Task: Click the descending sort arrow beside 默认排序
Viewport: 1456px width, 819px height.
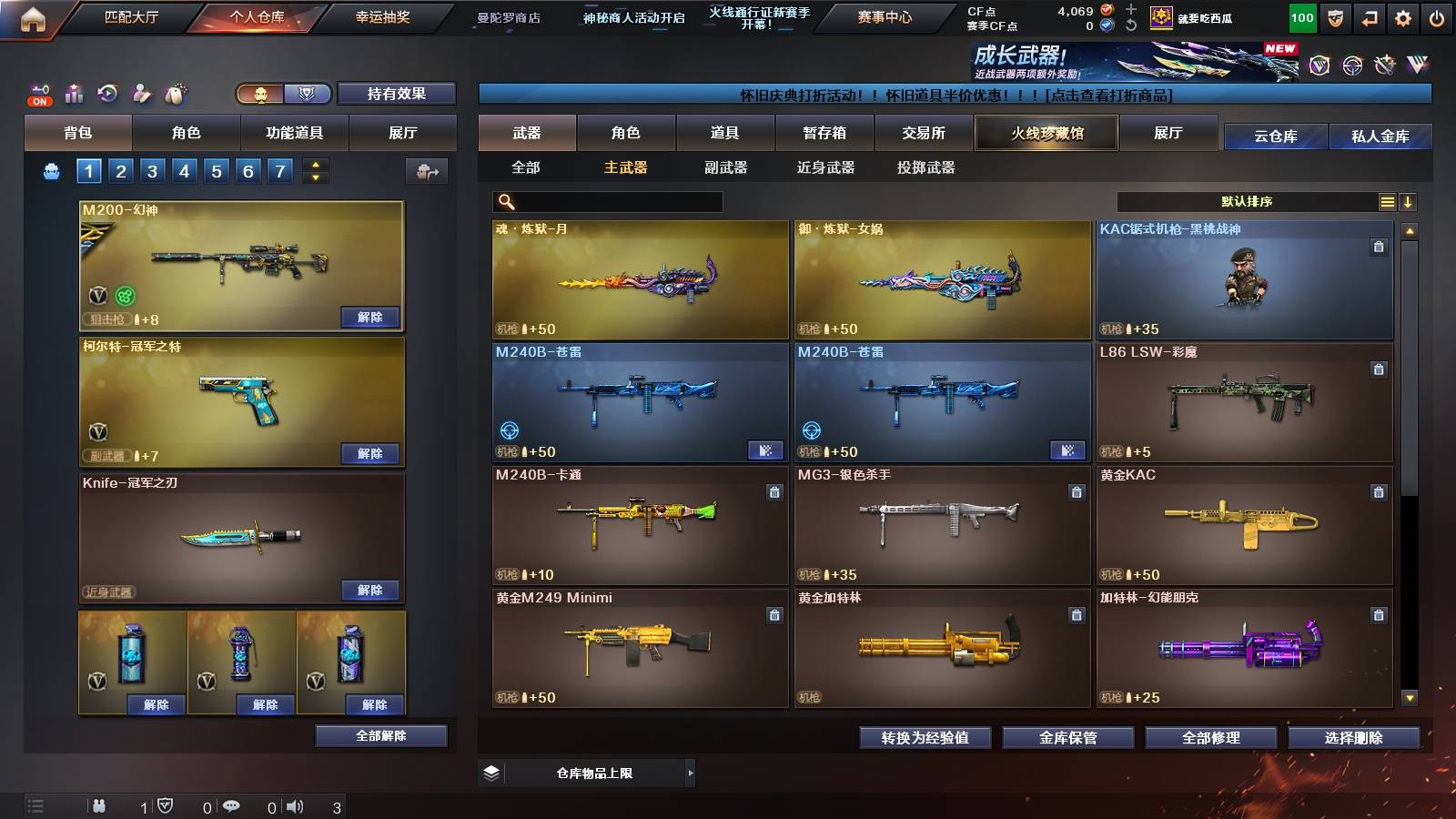Action: (x=1410, y=201)
